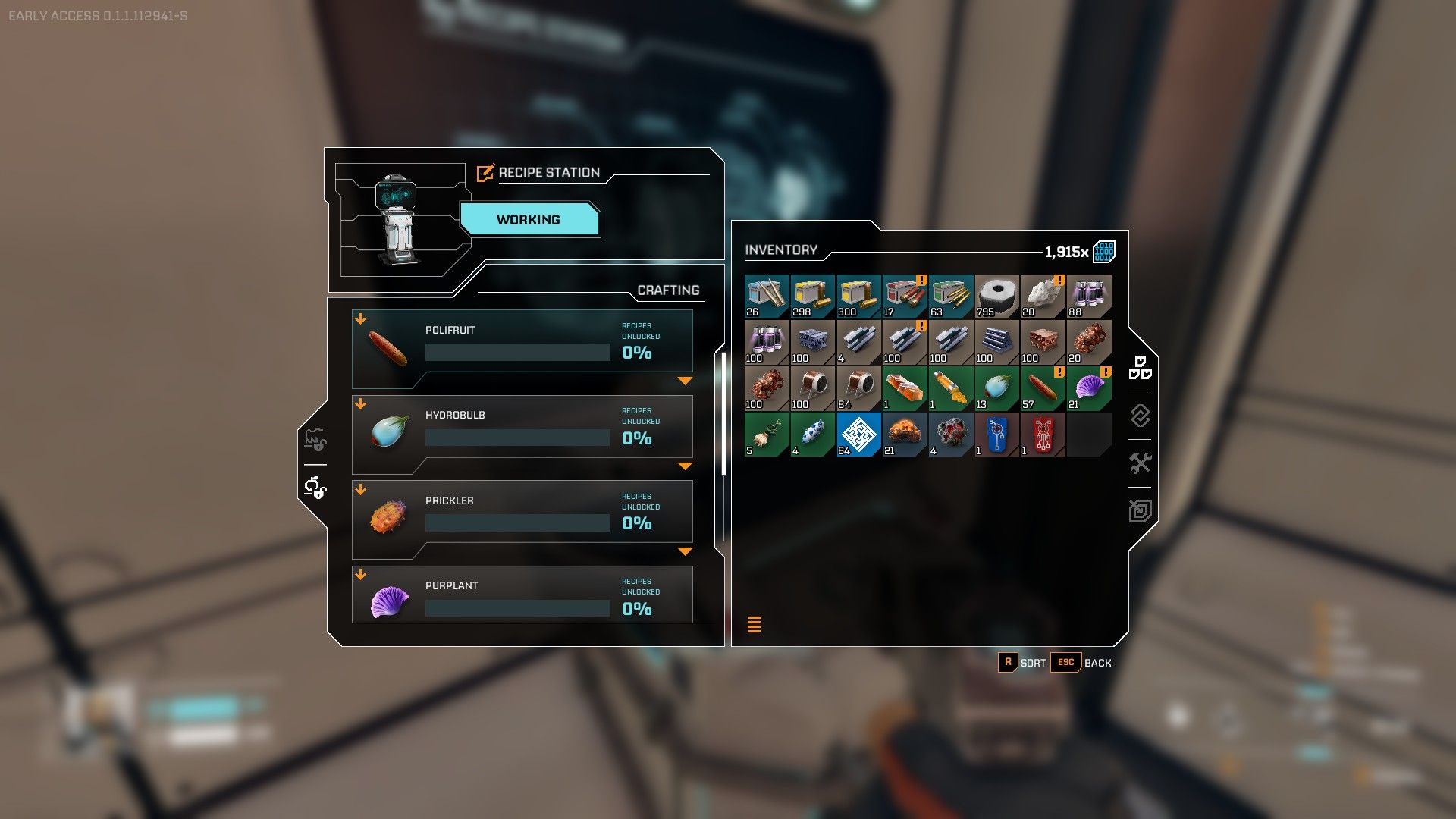
Task: Click the recipe station rename pencil icon
Action: [x=485, y=173]
